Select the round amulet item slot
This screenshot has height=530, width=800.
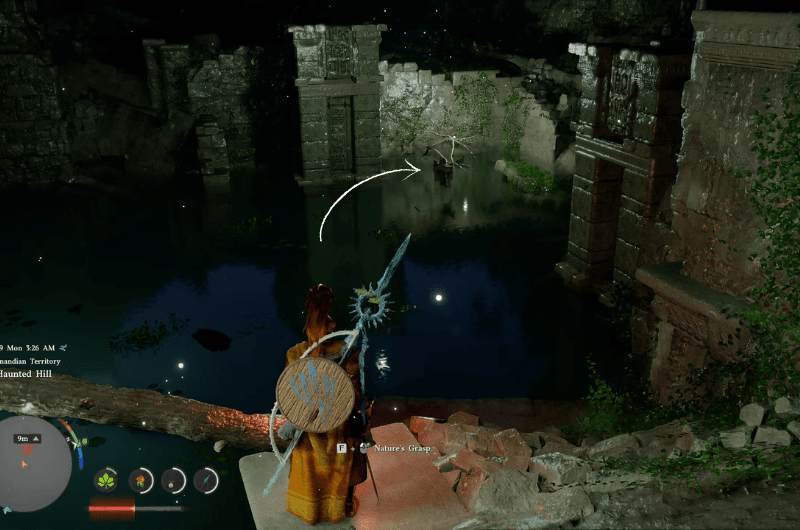[x=174, y=480]
